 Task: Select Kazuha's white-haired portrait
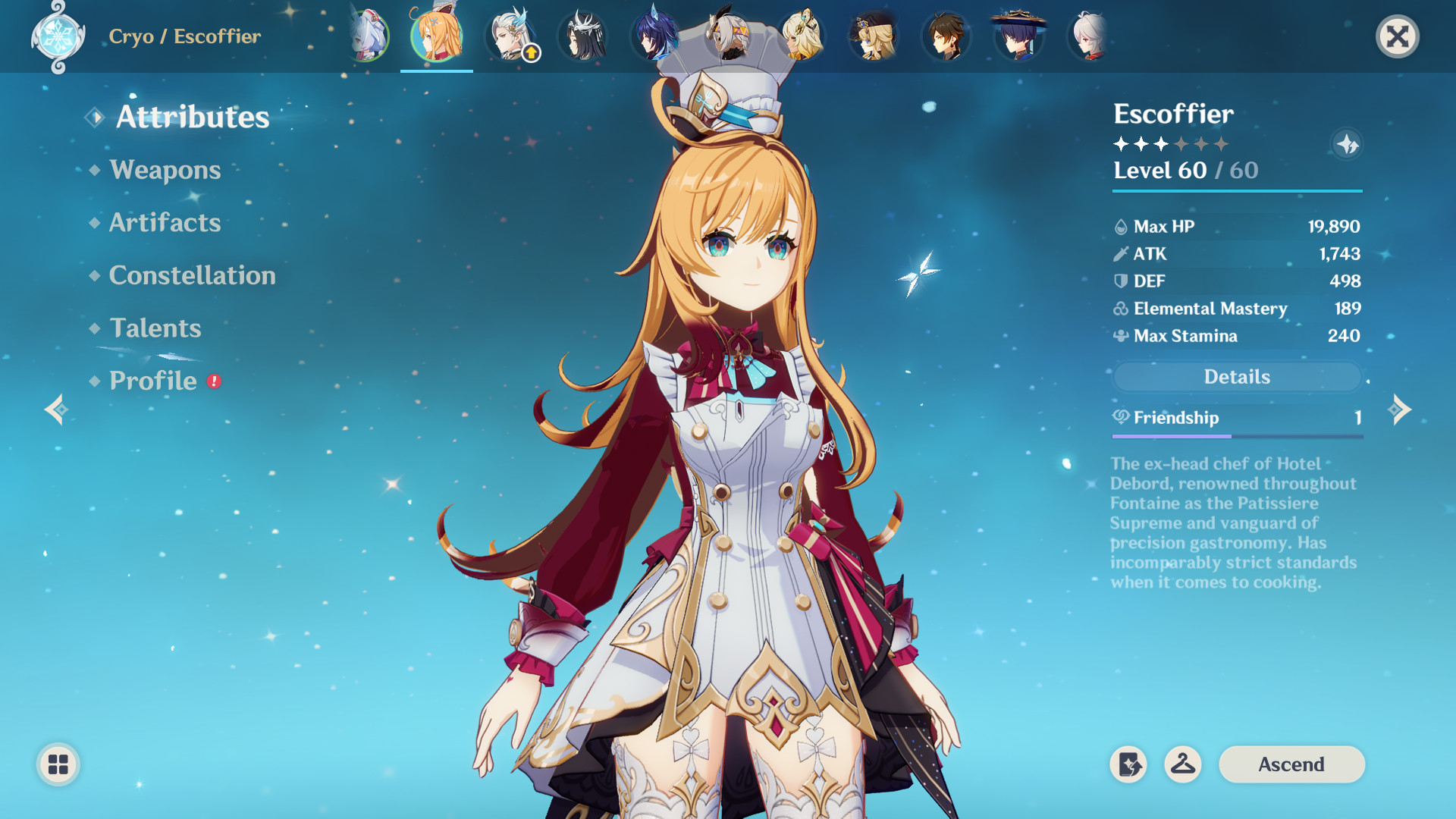tap(1090, 36)
